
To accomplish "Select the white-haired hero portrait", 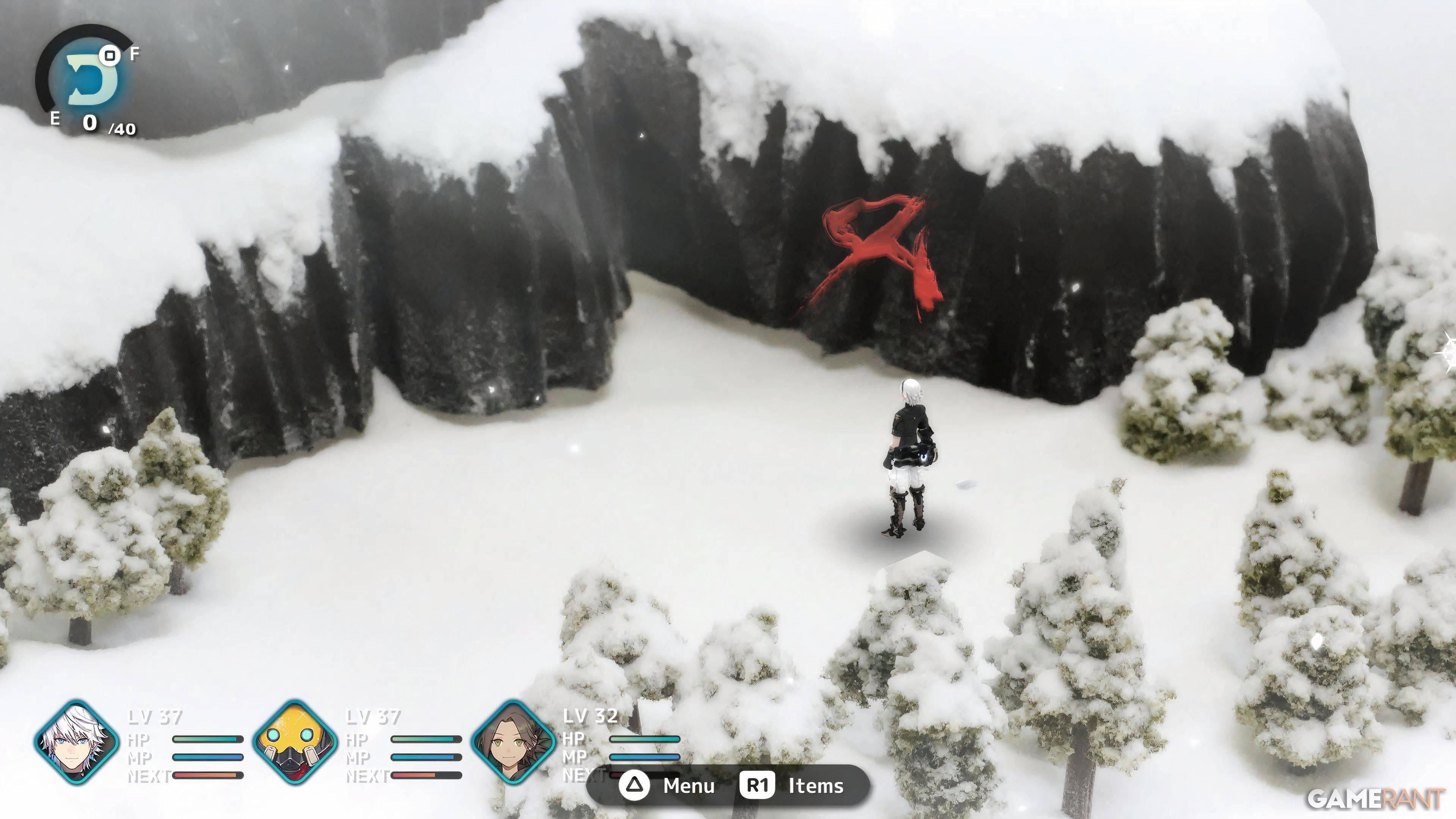I will pyautogui.click(x=76, y=742).
